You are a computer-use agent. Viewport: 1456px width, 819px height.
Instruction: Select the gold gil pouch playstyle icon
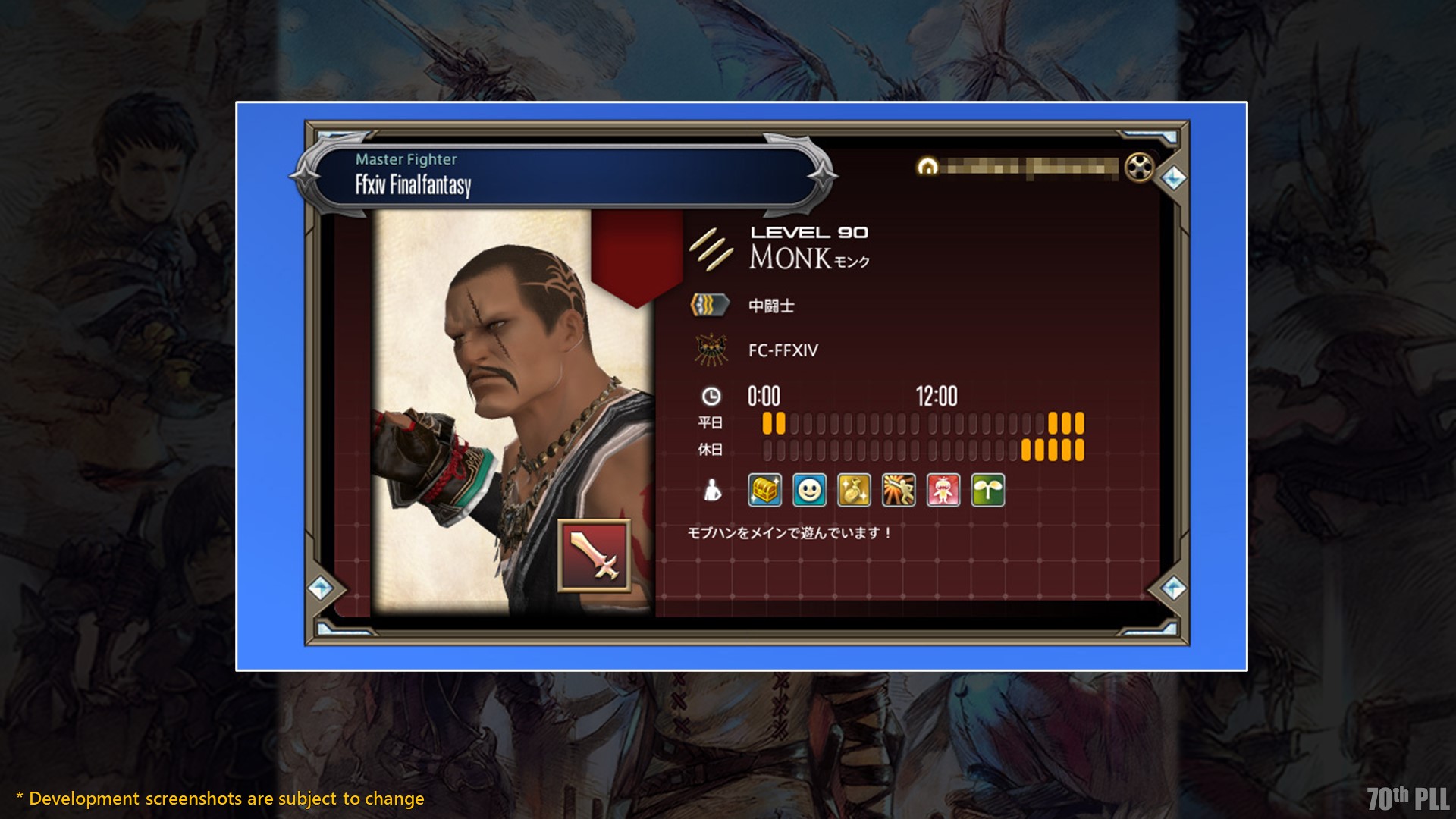(x=854, y=491)
